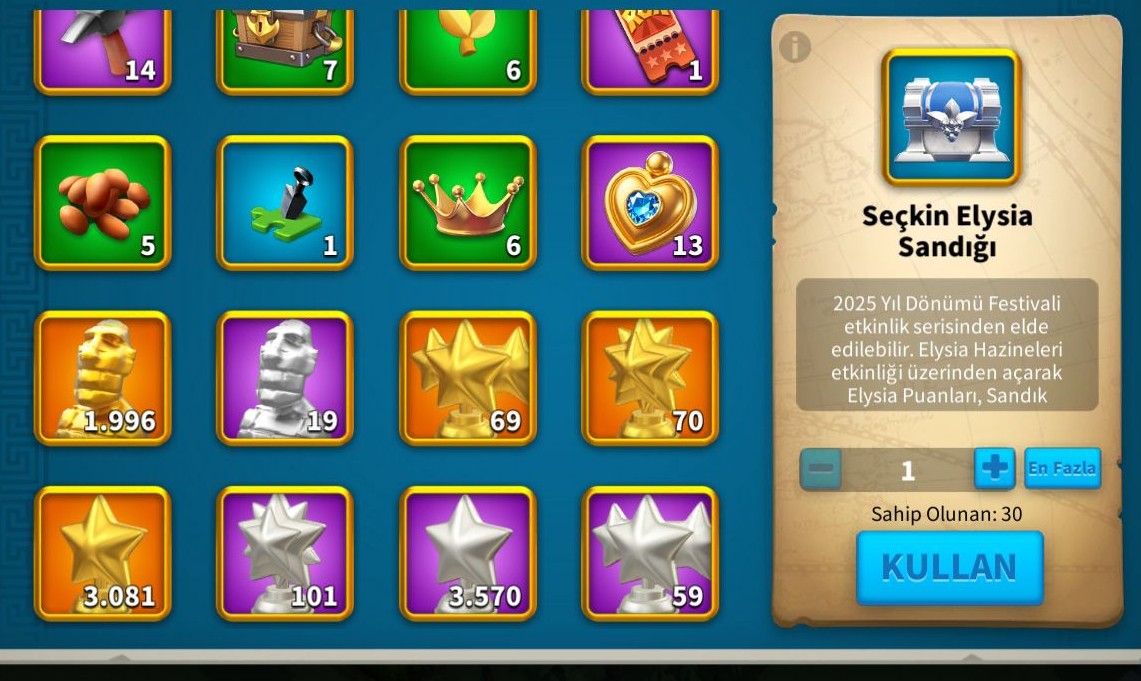
Task: Choose the hammer item slot with 14
Action: [103, 48]
